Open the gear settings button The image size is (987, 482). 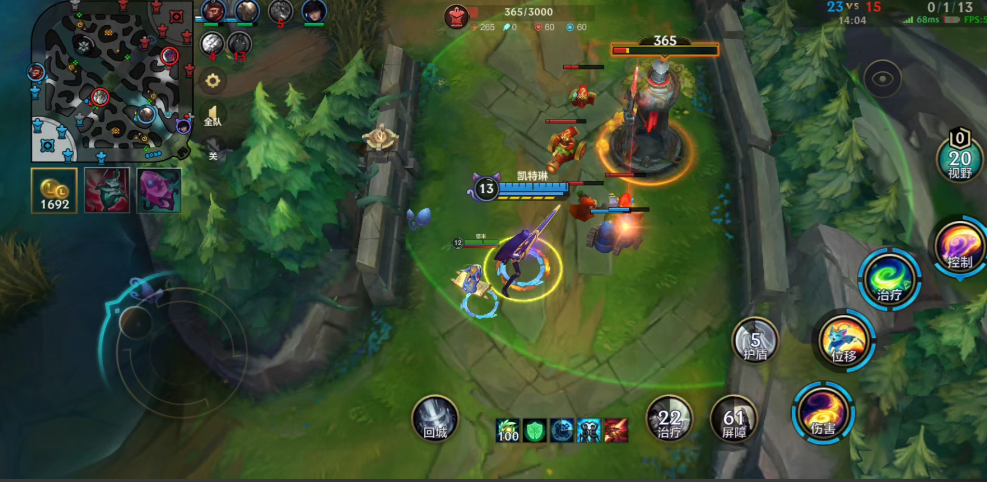click(212, 81)
